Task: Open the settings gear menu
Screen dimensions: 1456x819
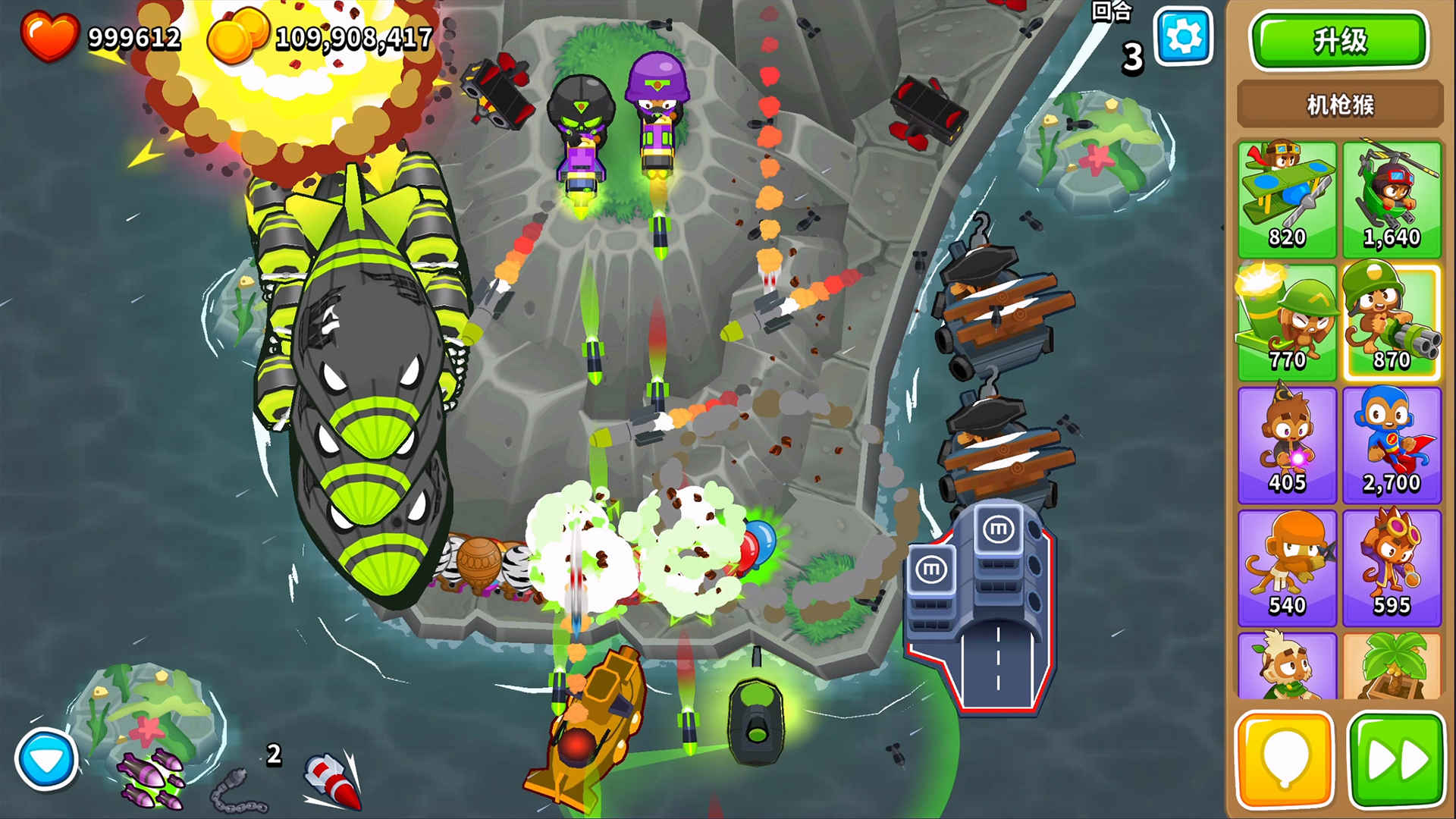Action: click(1182, 36)
